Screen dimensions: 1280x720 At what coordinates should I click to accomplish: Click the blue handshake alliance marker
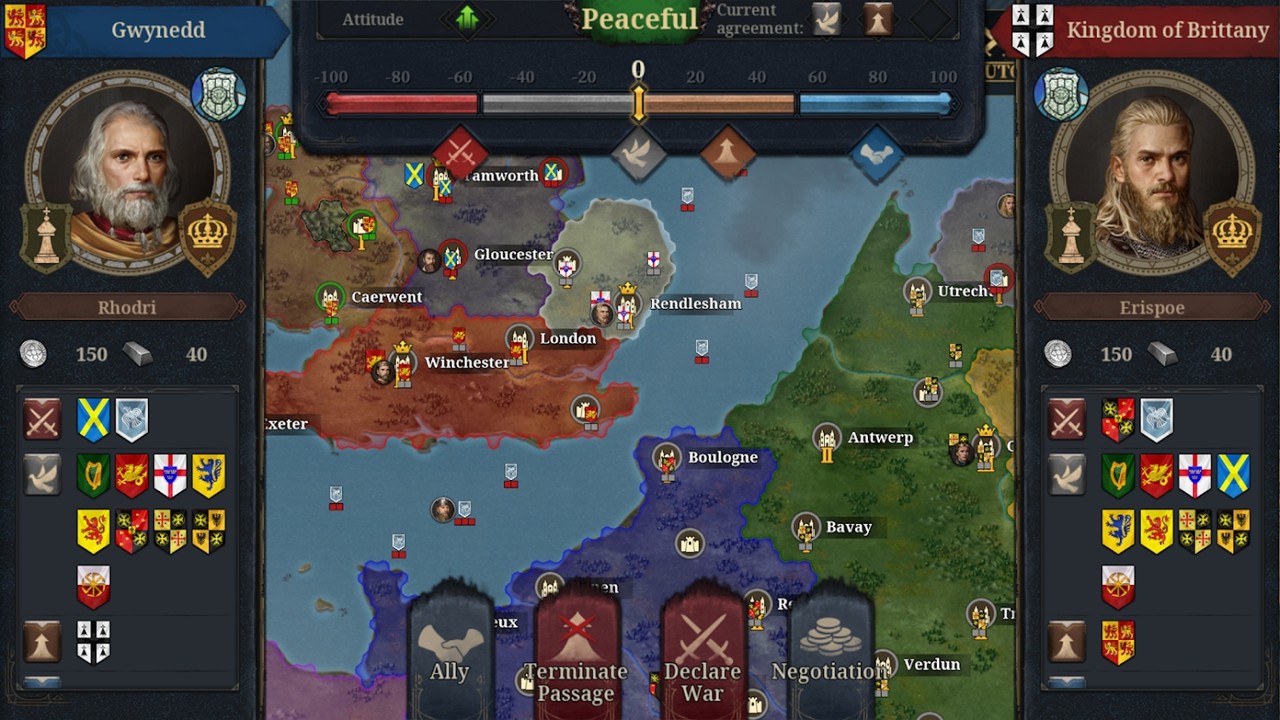coord(876,153)
